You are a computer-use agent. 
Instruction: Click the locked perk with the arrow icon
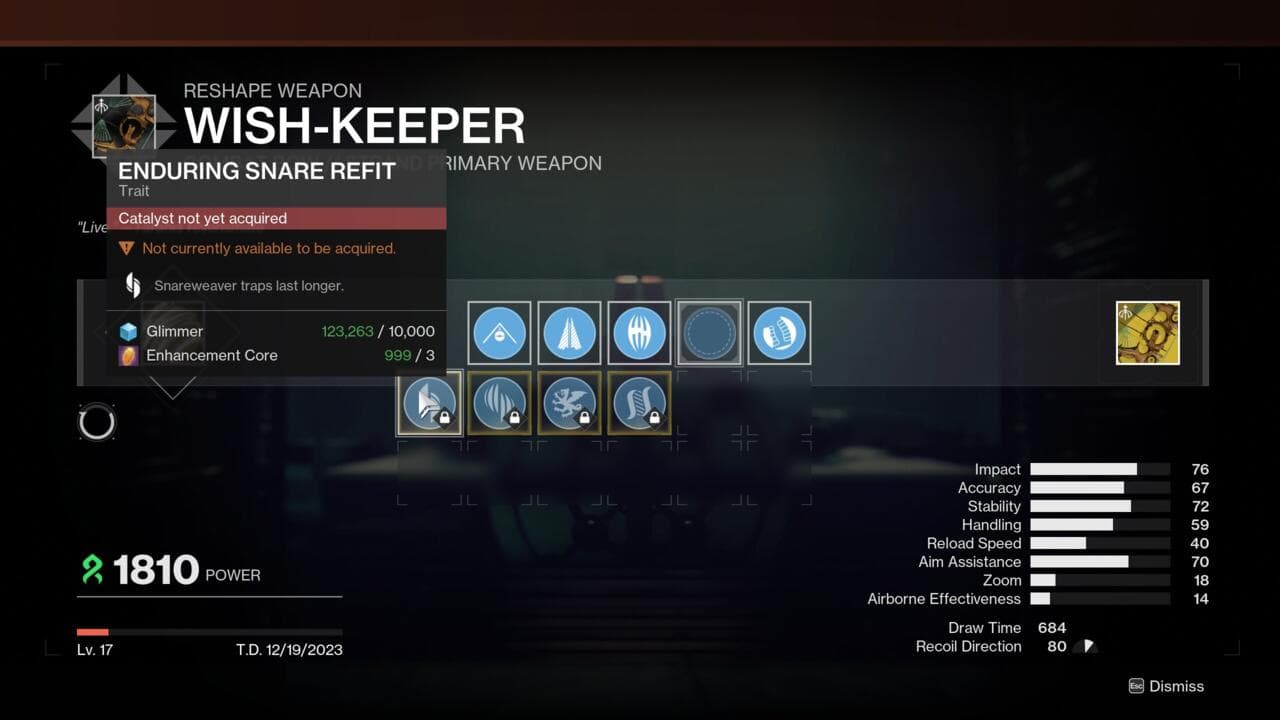click(429, 403)
